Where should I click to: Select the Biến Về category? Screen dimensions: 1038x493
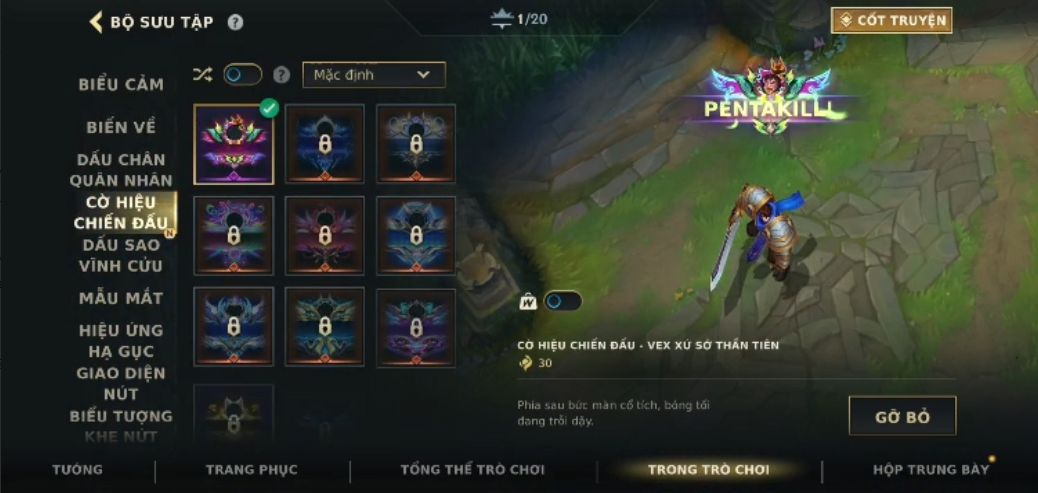pos(121,127)
